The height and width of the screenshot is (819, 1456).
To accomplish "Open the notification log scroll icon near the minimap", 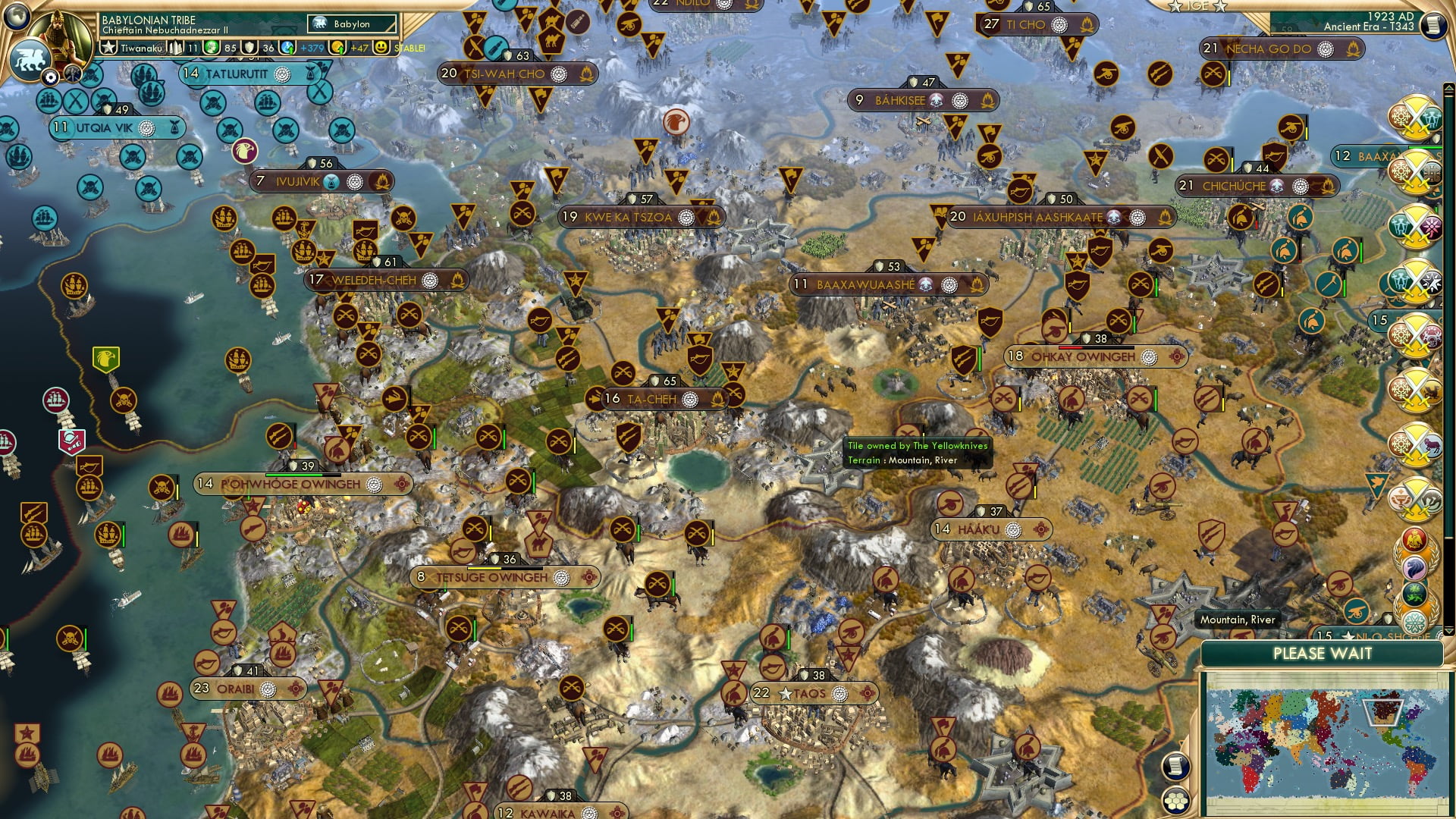I will [1178, 767].
